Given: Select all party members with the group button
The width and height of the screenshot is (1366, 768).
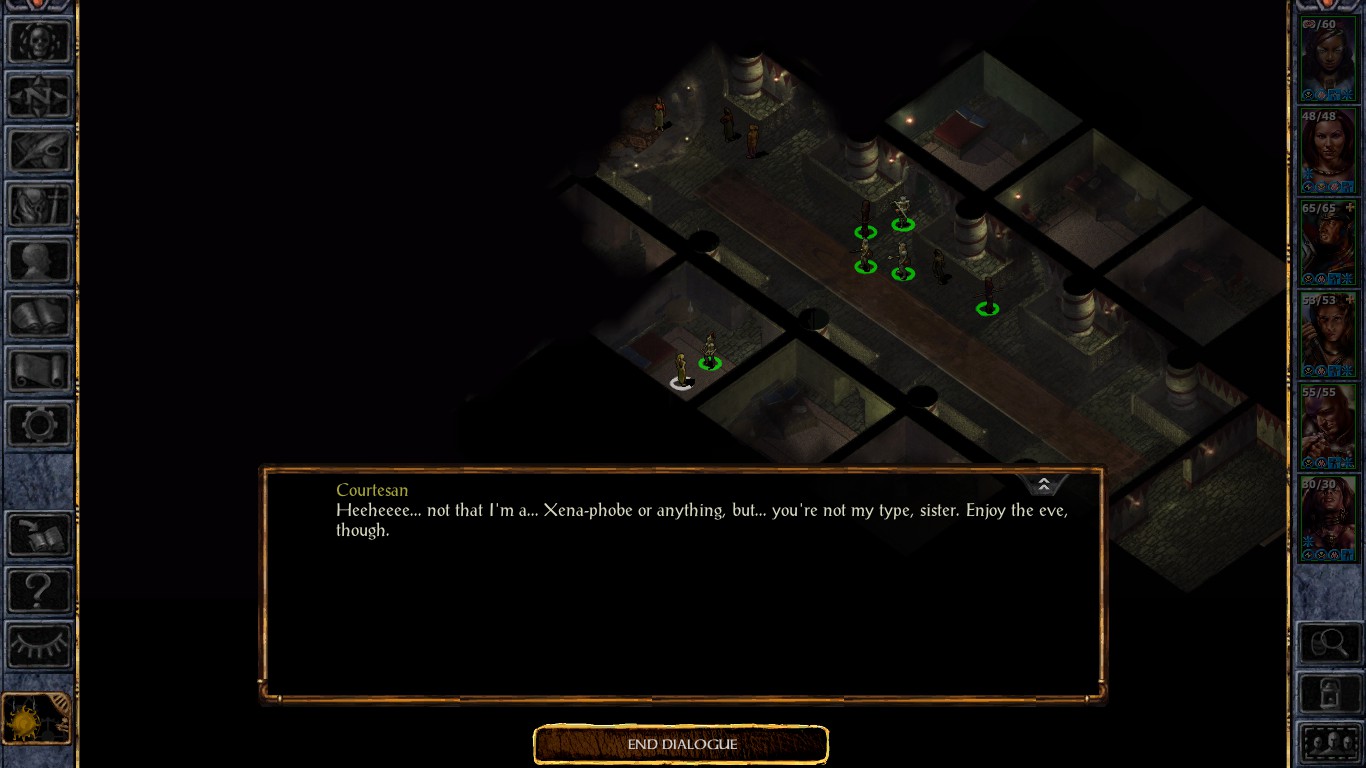Looking at the screenshot, I should click(1328, 744).
